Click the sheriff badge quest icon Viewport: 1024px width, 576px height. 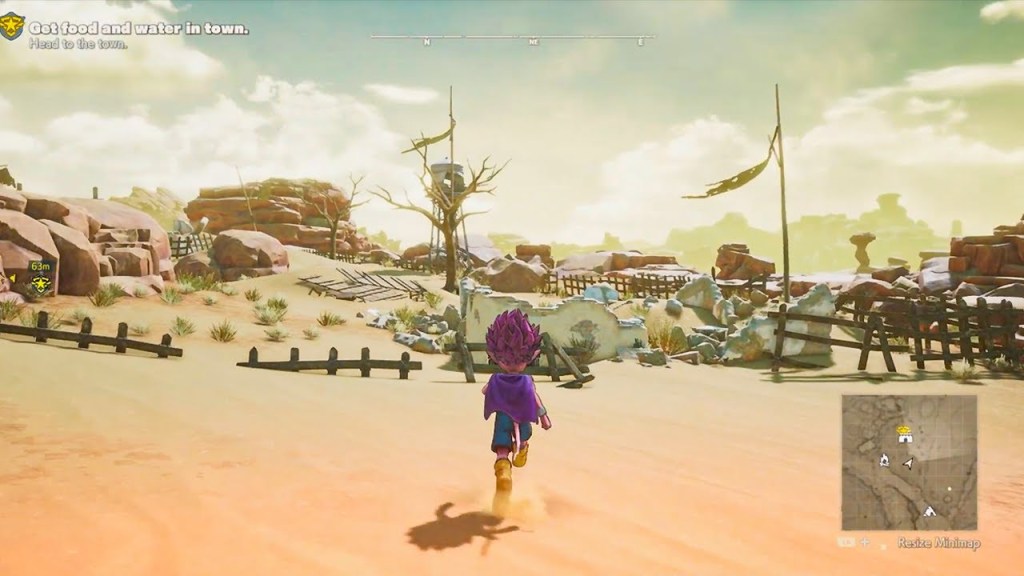click(x=13, y=31)
